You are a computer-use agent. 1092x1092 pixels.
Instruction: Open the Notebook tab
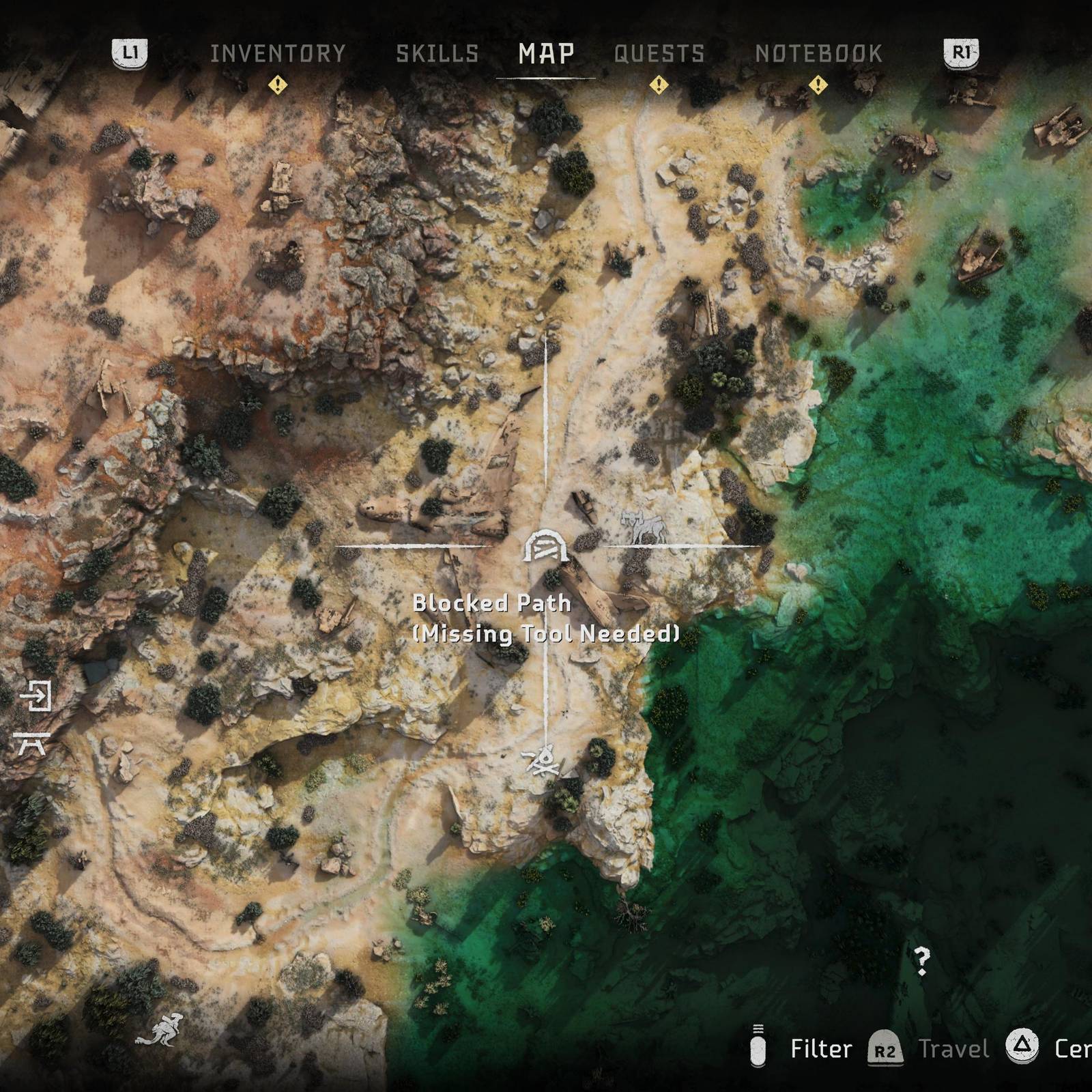point(818,54)
